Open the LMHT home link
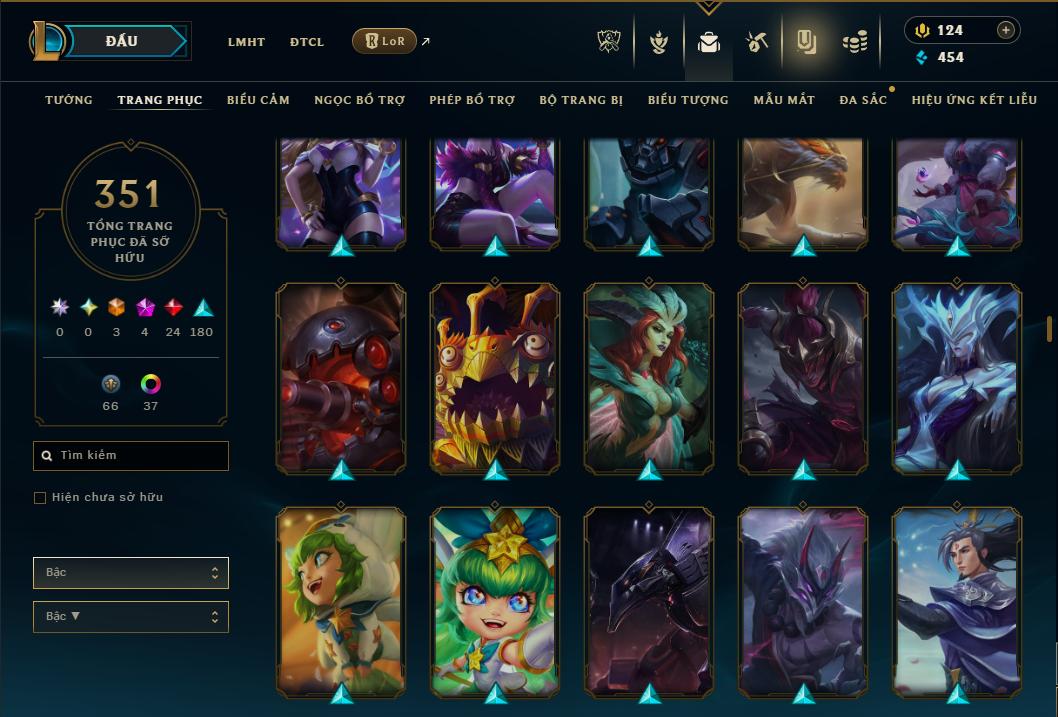Viewport: 1058px width, 717px height. [x=246, y=42]
